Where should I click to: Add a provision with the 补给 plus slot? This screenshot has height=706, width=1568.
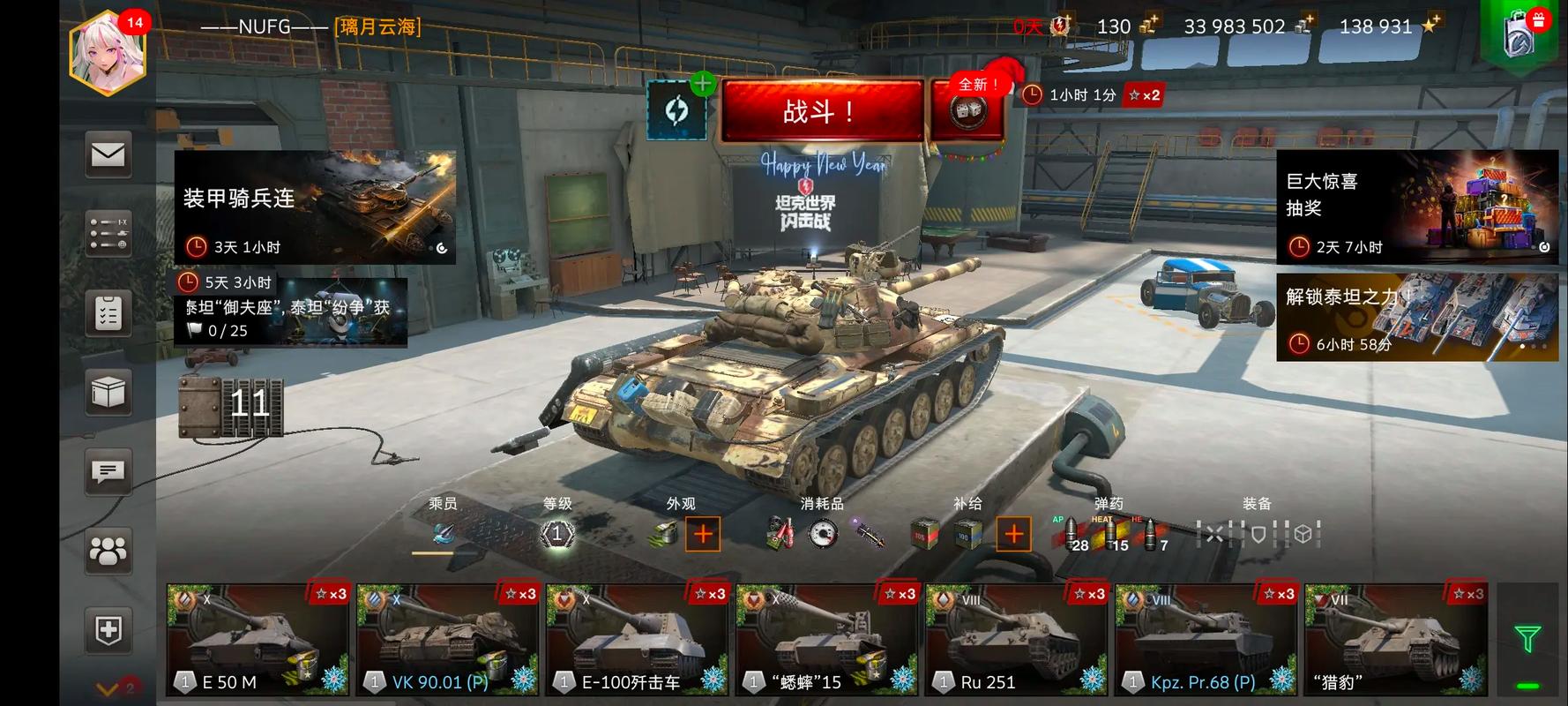(1013, 534)
